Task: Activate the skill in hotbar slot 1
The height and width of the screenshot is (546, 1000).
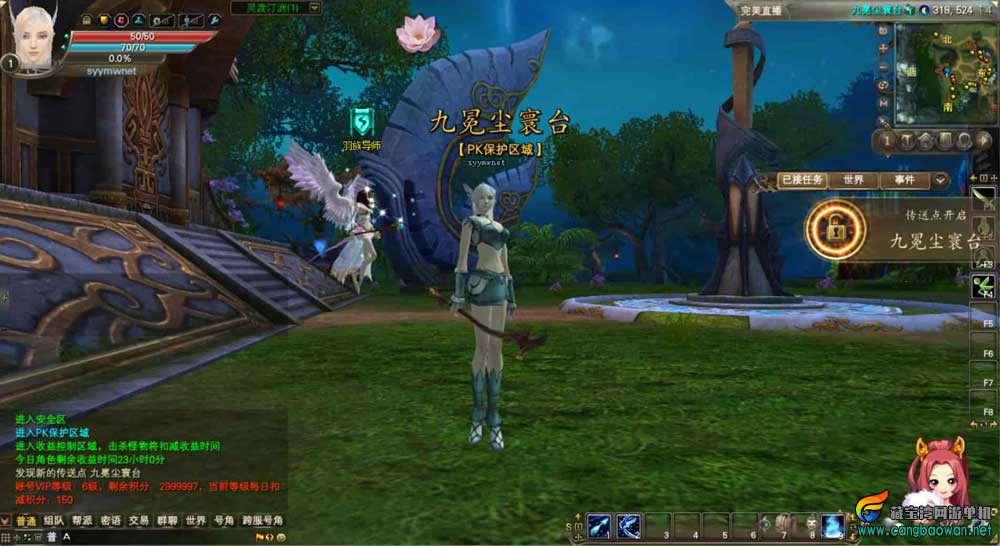Action: click(600, 524)
